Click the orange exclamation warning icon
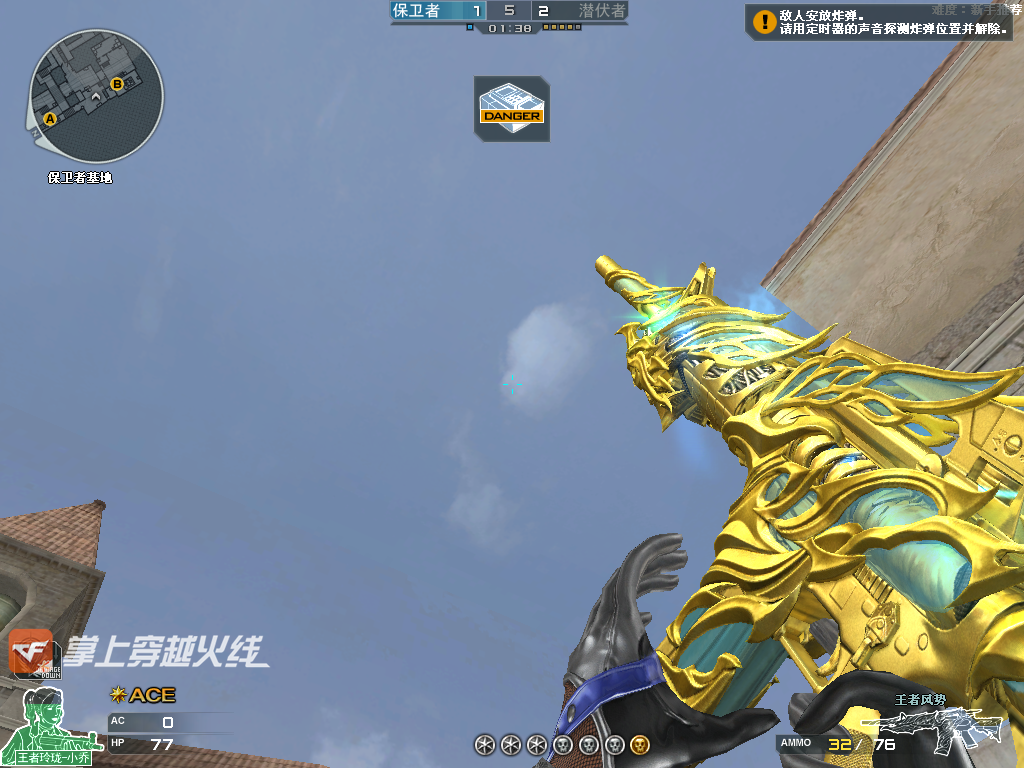The image size is (1024, 768). pyautogui.click(x=764, y=21)
